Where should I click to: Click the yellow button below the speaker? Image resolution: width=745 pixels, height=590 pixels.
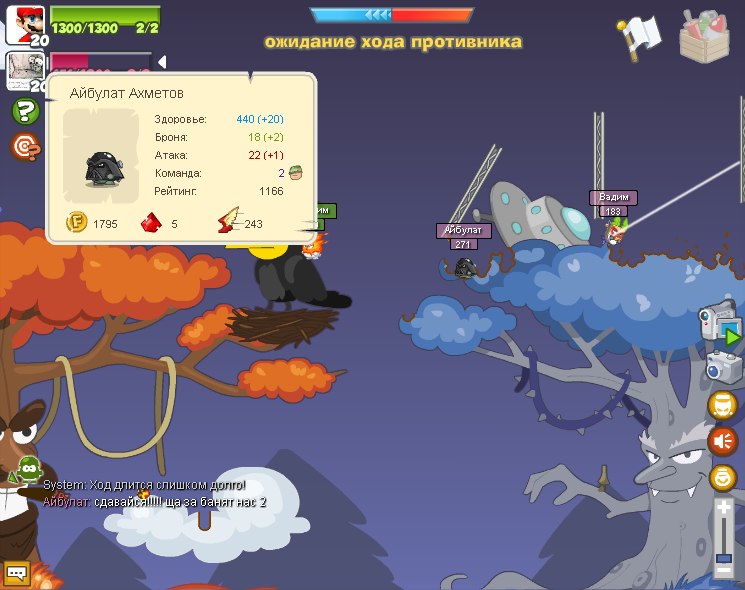[722, 477]
